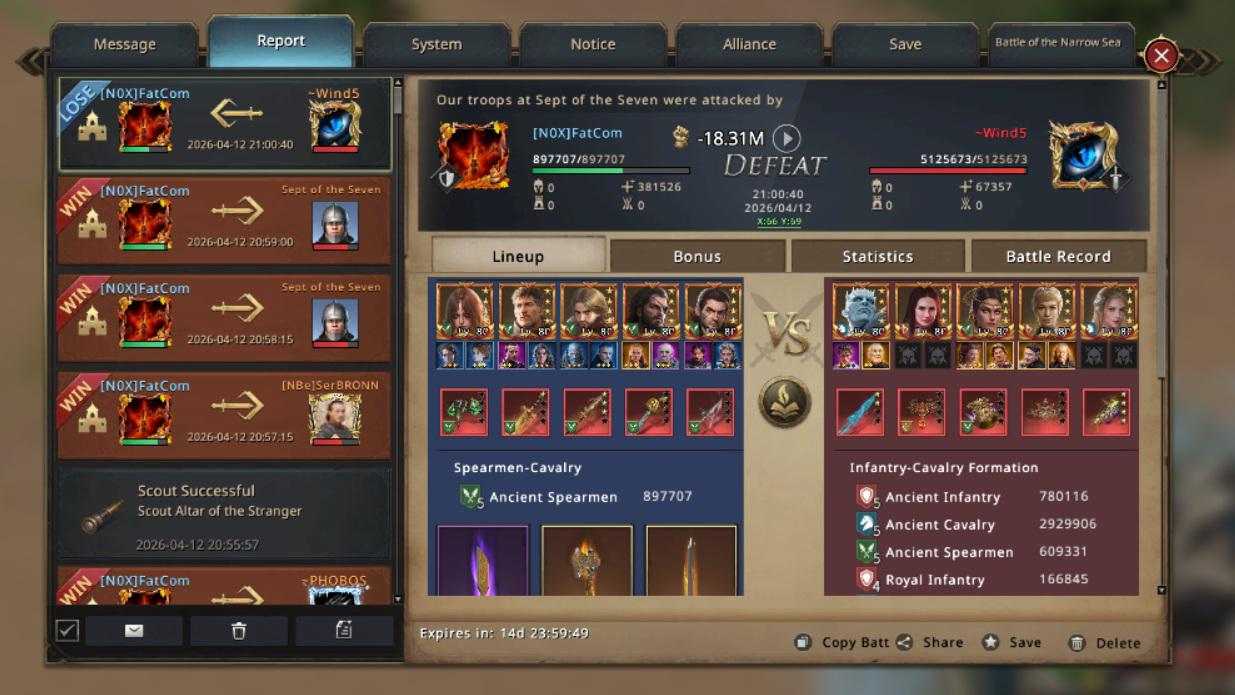Switch to Battle of the Narrow Sea tab

tap(1058, 43)
